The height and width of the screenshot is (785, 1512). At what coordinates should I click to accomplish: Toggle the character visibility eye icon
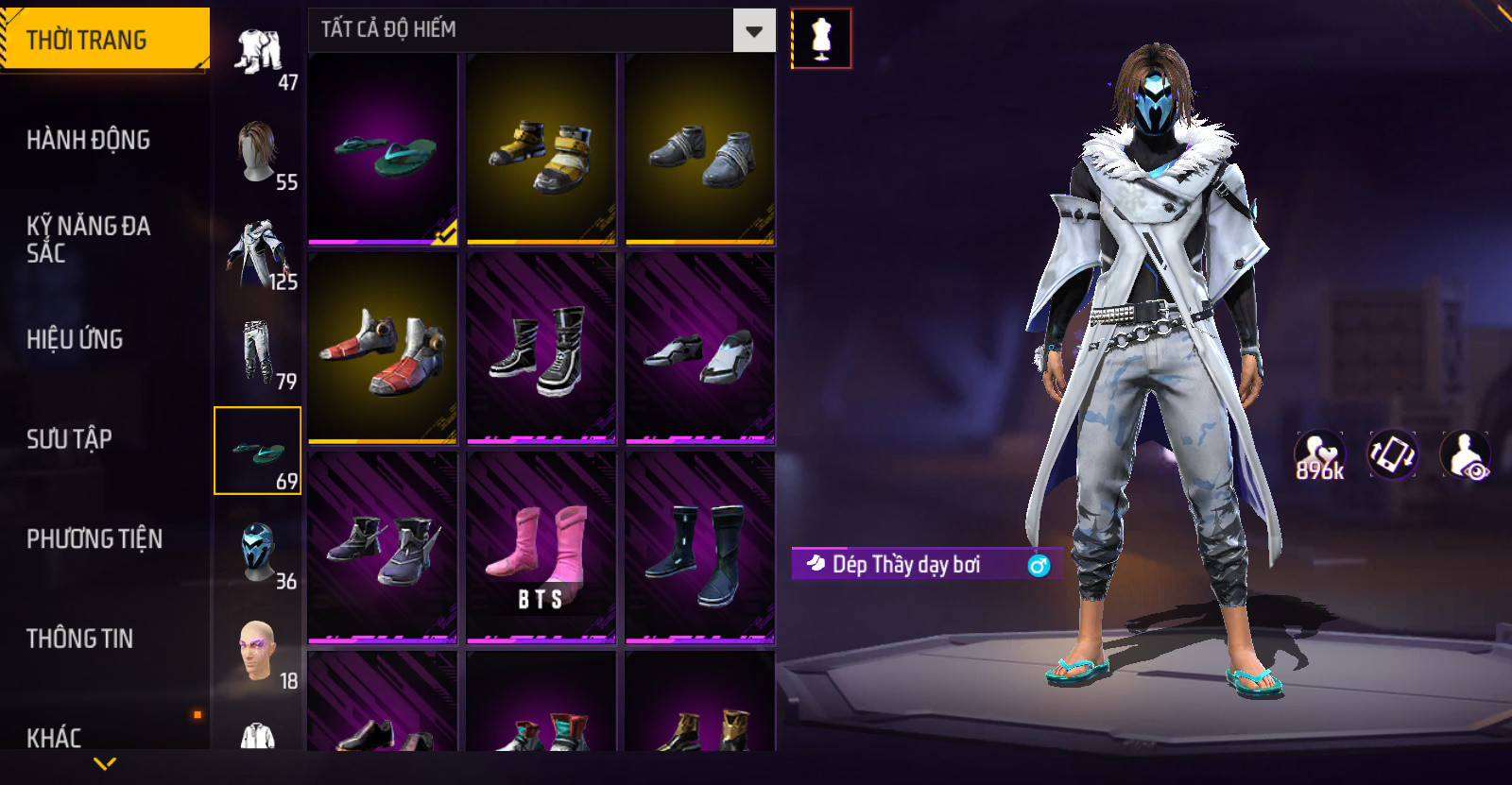[x=1466, y=455]
